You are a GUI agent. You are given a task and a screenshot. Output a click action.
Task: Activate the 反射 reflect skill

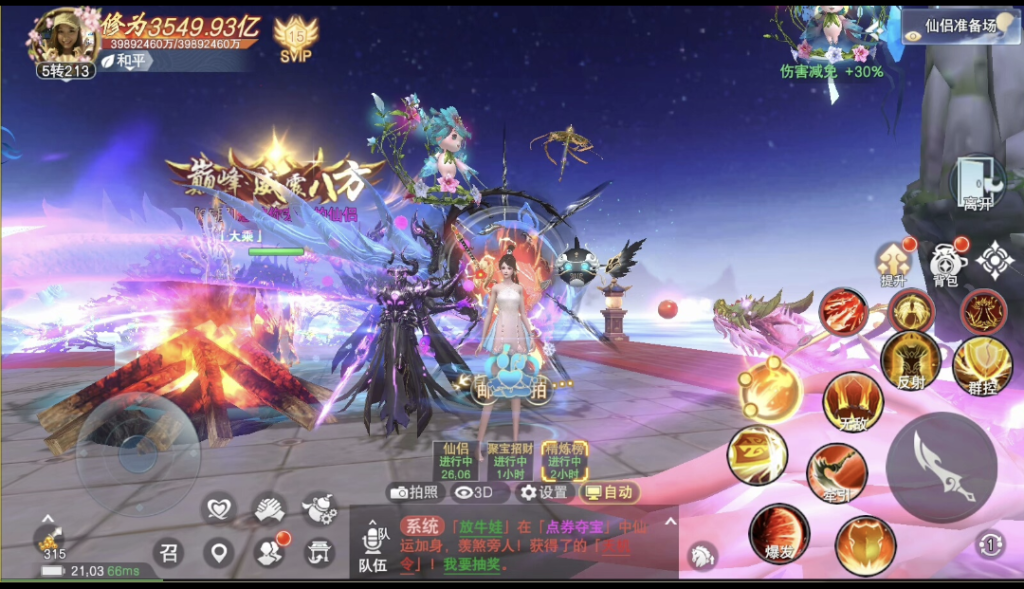[x=910, y=360]
